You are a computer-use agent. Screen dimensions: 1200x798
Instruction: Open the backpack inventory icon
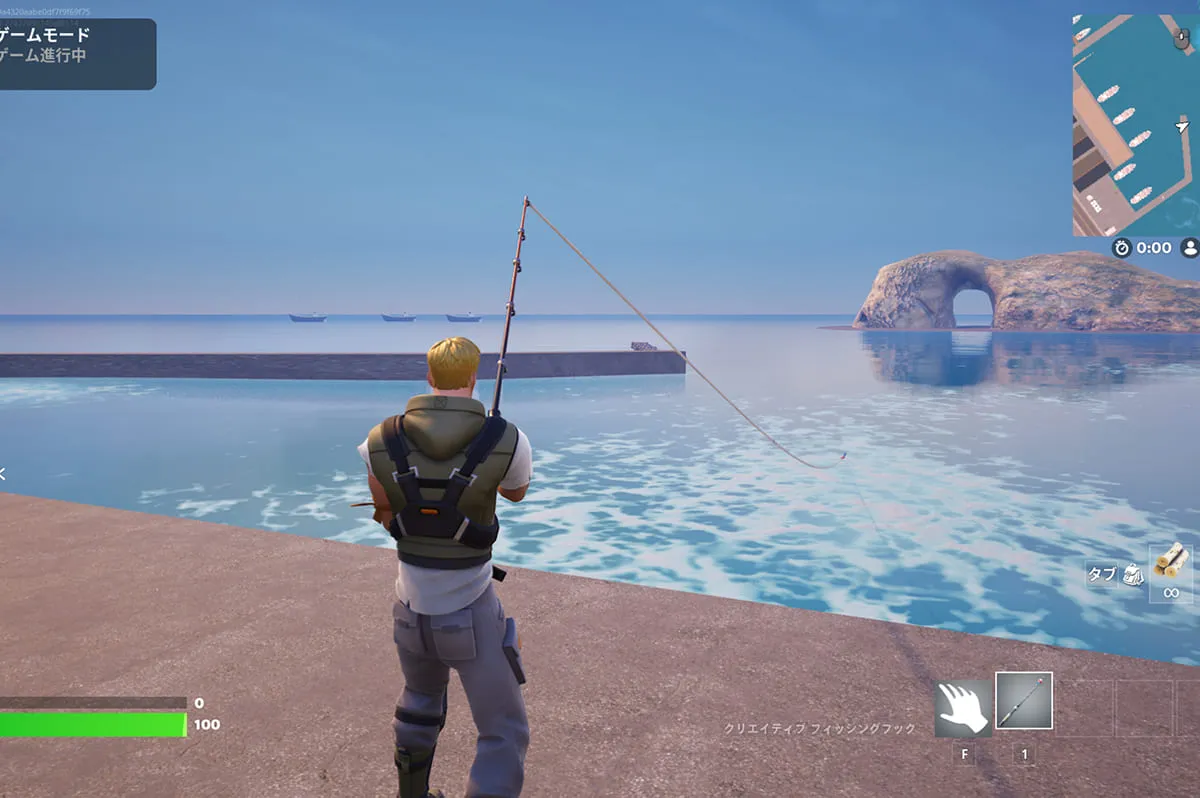(1132, 574)
